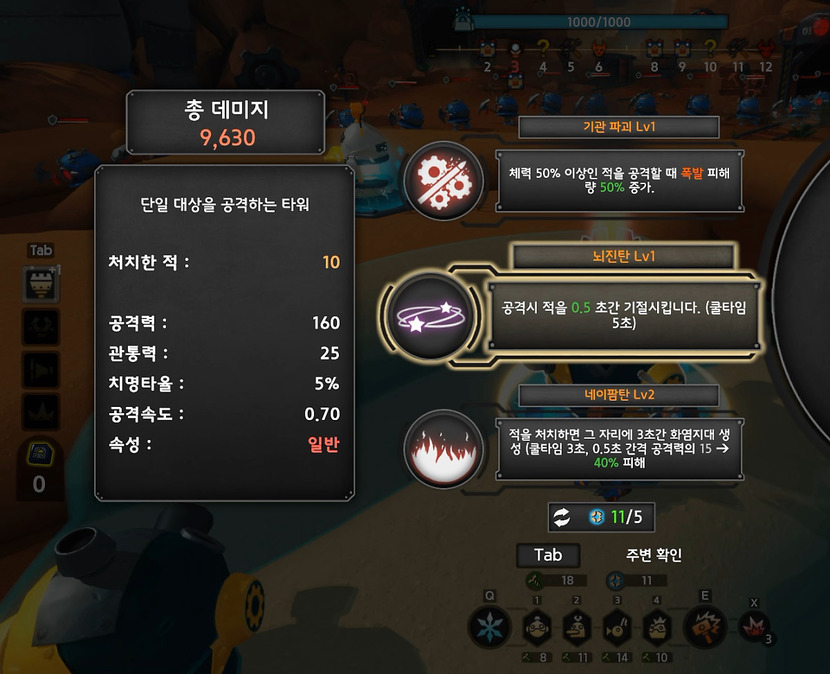Activate the snowflake freeze ability
830x674 pixels.
490,629
